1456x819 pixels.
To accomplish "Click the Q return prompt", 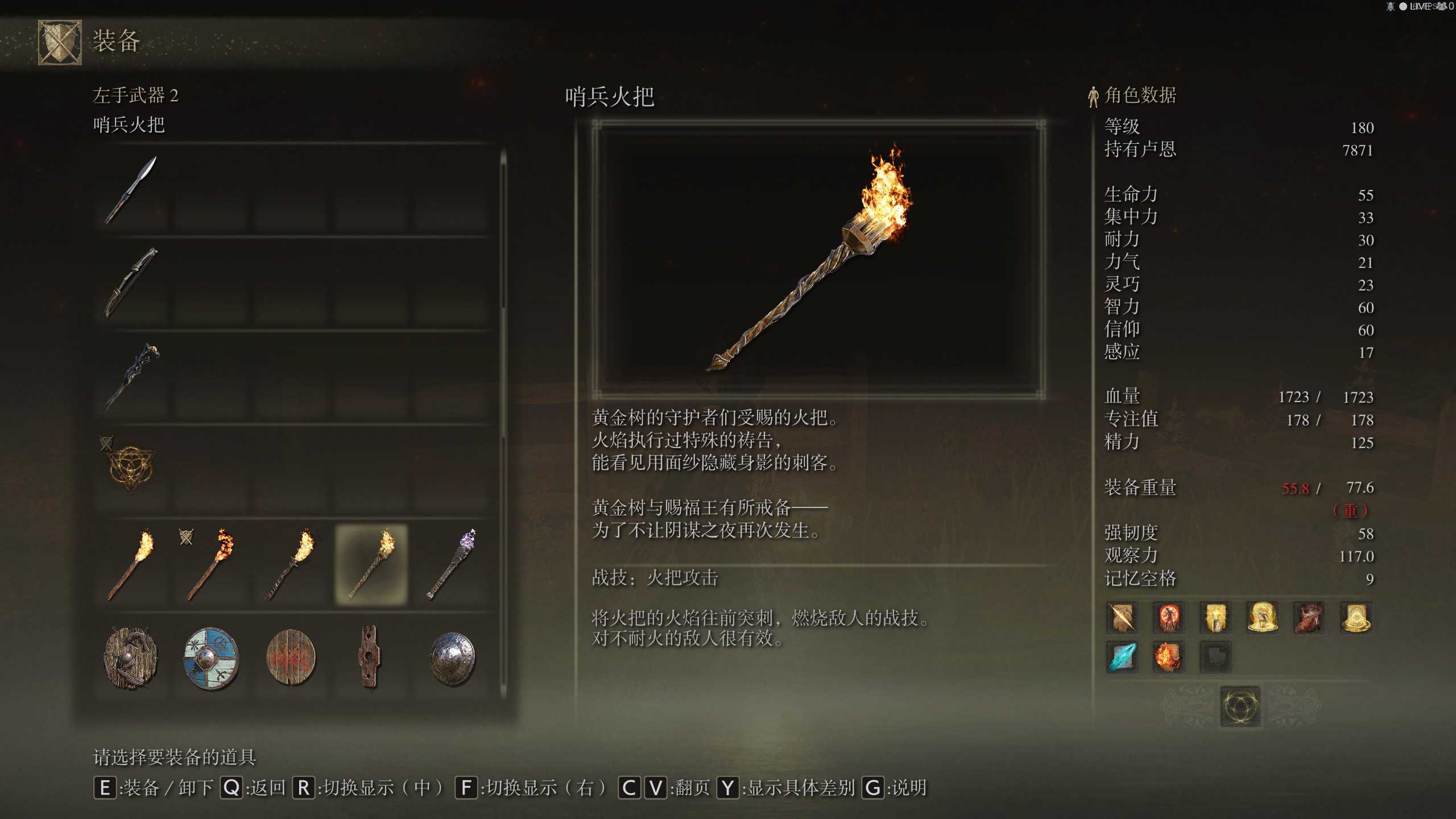I will click(x=232, y=789).
